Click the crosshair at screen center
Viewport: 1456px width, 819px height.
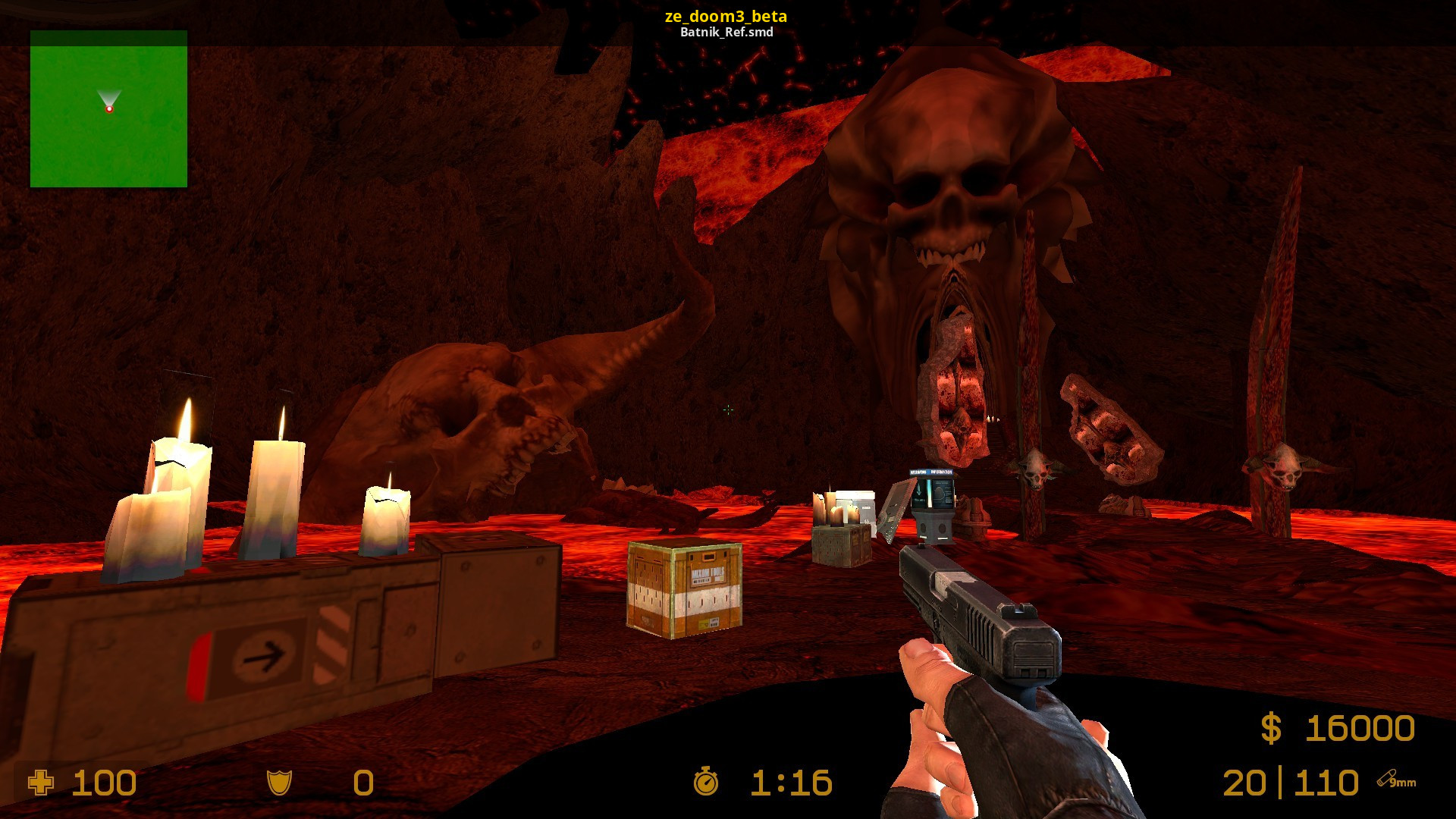pyautogui.click(x=728, y=409)
